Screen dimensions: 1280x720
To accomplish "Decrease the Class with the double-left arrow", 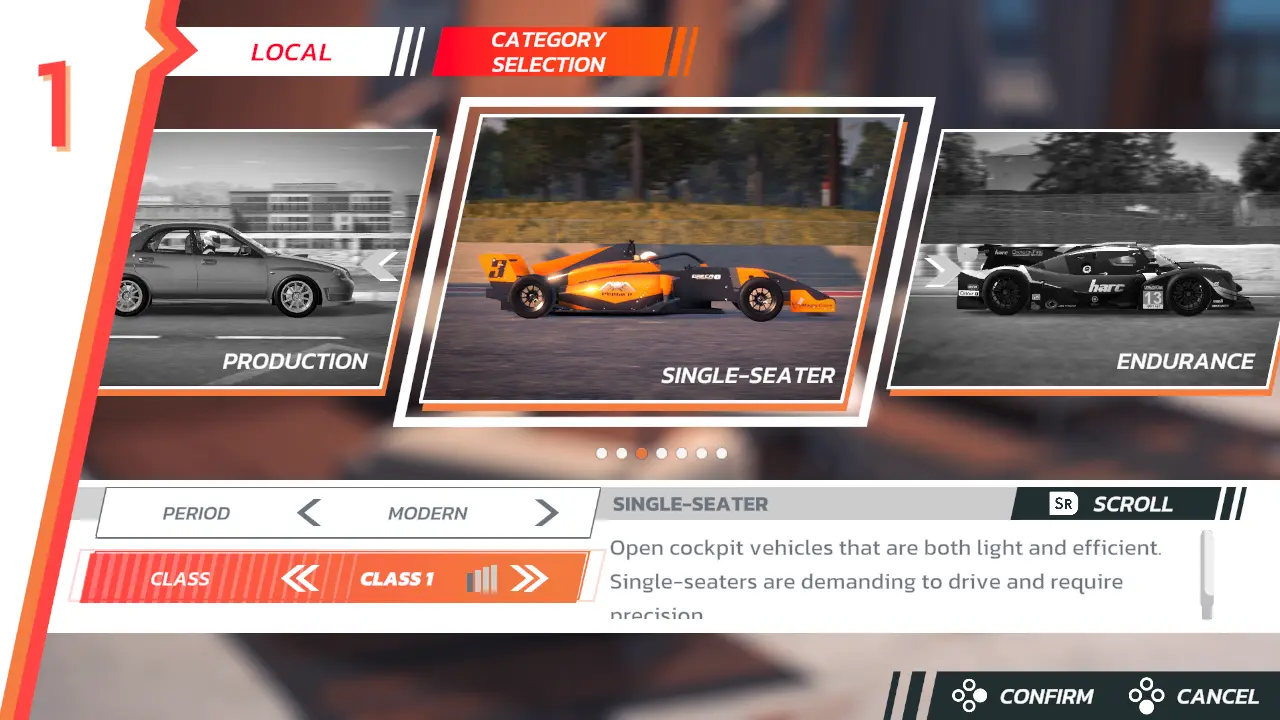I will pos(299,578).
